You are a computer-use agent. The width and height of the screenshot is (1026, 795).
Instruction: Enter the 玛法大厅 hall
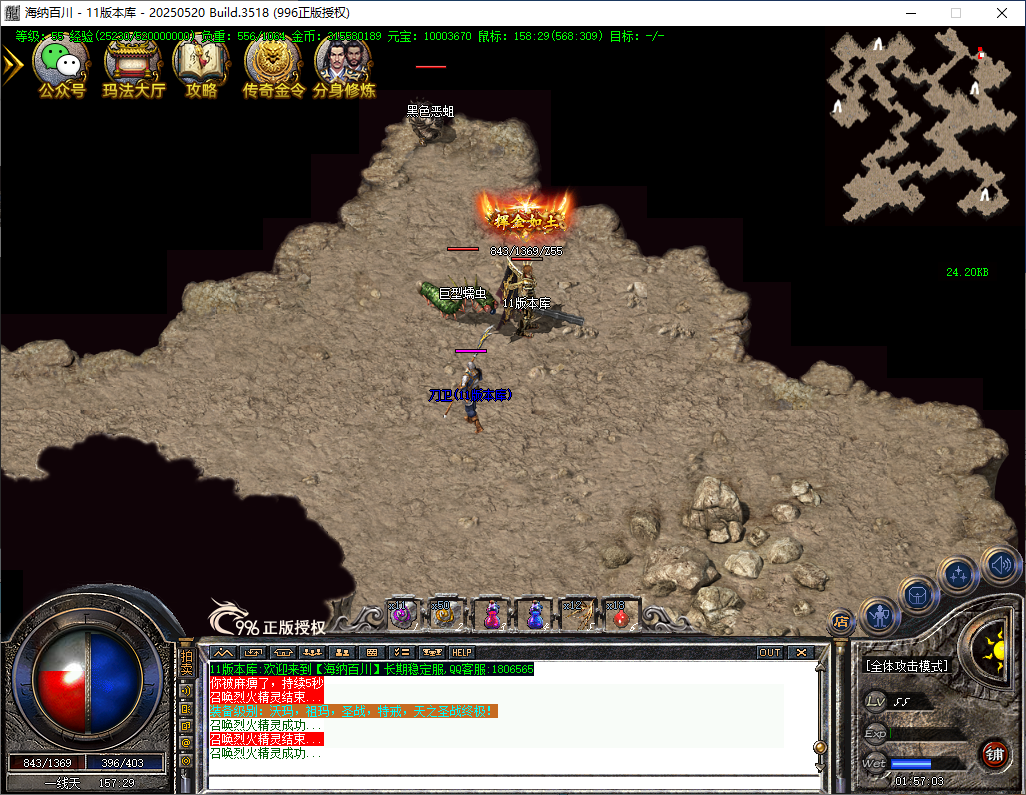pos(134,65)
